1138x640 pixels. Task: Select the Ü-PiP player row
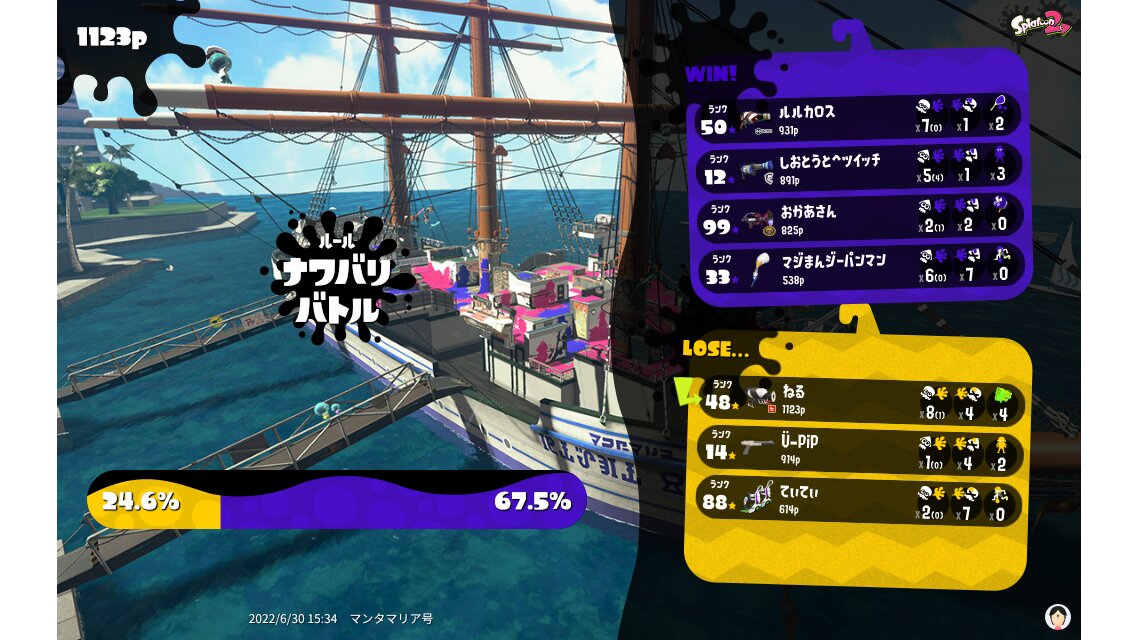860,450
